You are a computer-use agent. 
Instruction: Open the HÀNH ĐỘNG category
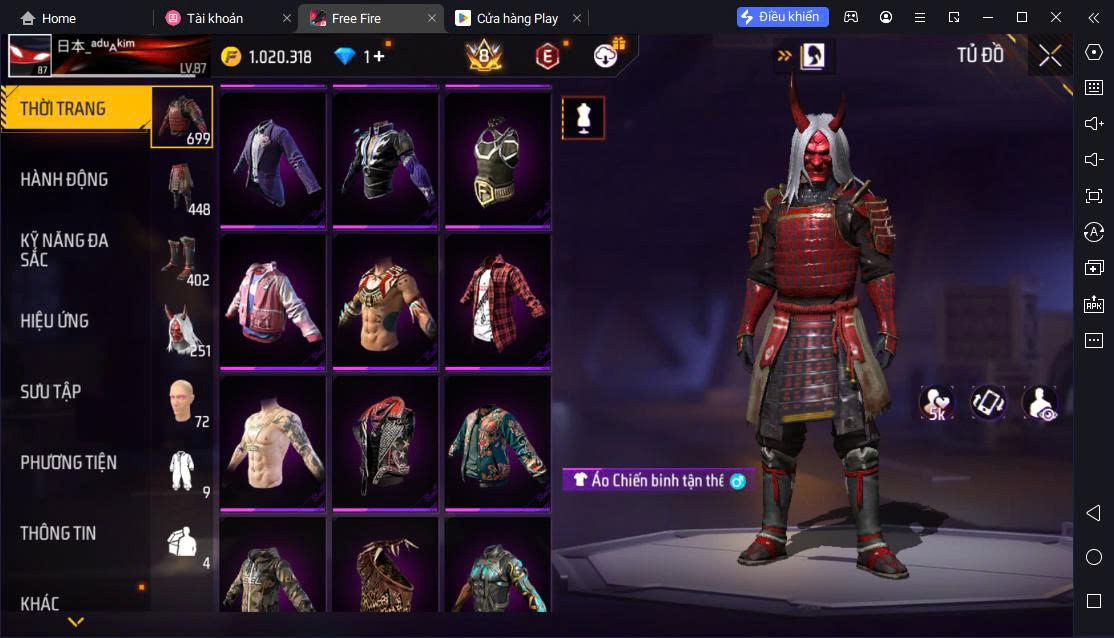(64, 180)
